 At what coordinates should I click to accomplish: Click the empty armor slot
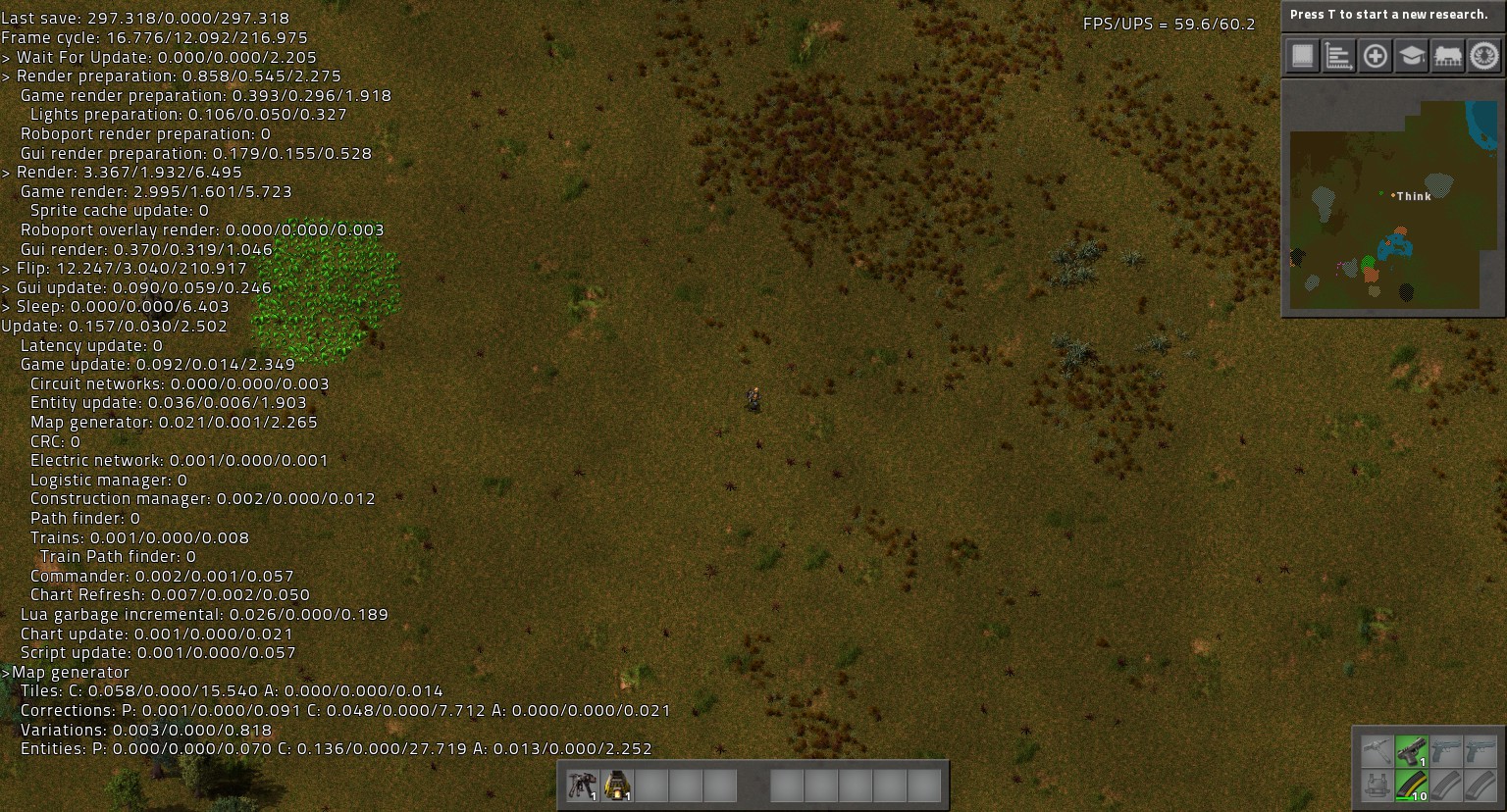point(1376,787)
